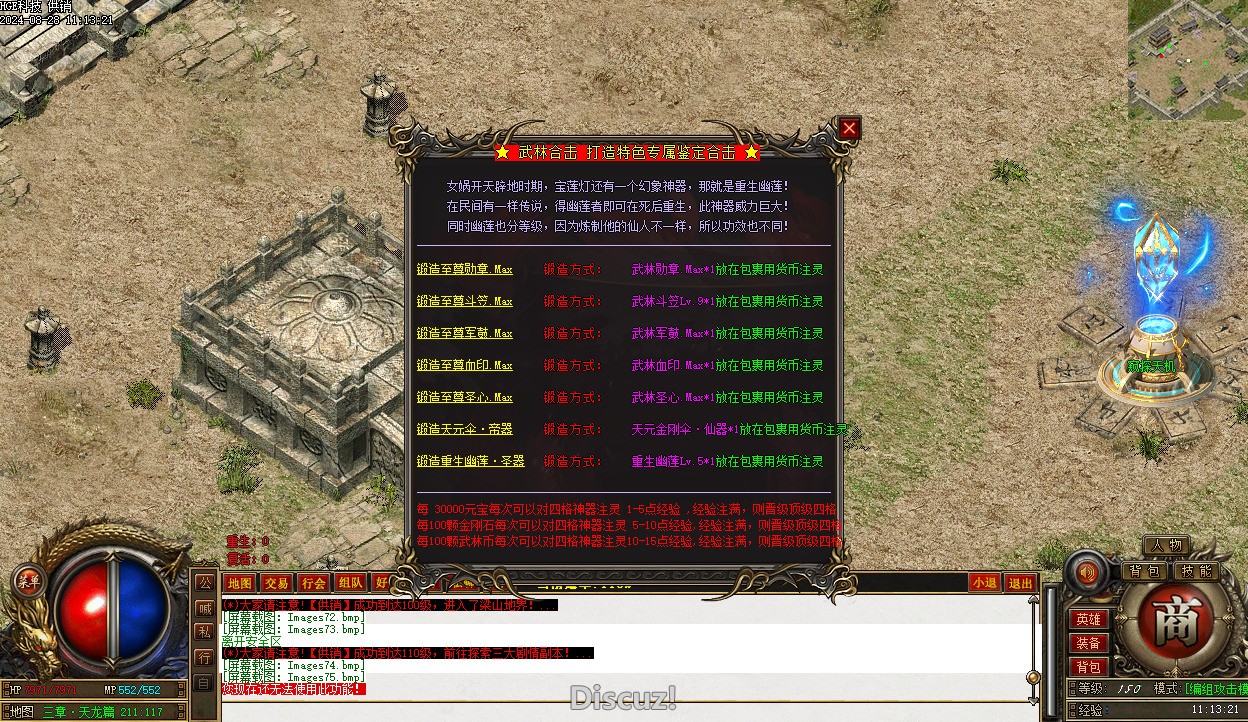Open the 组队 team button
Viewport: 1248px width, 722px height.
350,583
